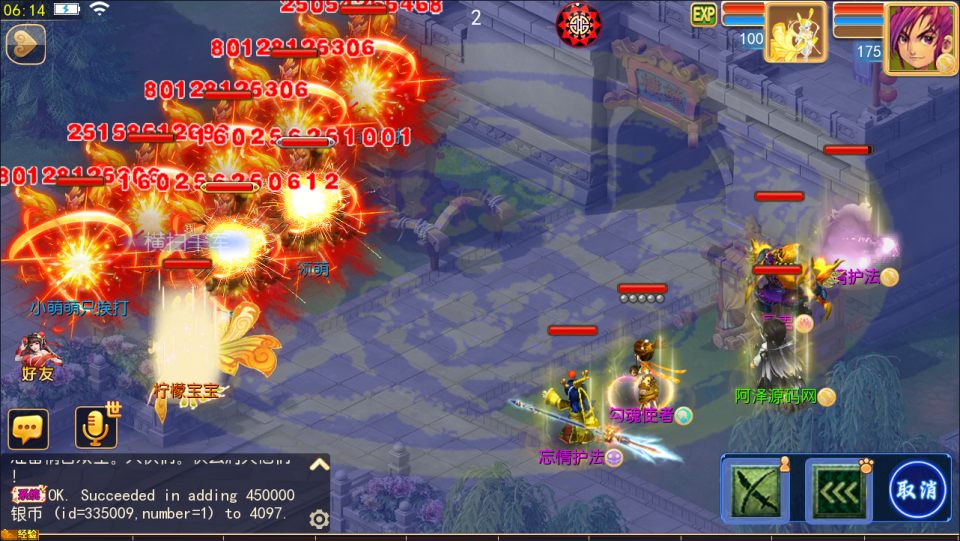960x541 pixels.
Task: Select the crossed swords attack skill
Action: 754,490
